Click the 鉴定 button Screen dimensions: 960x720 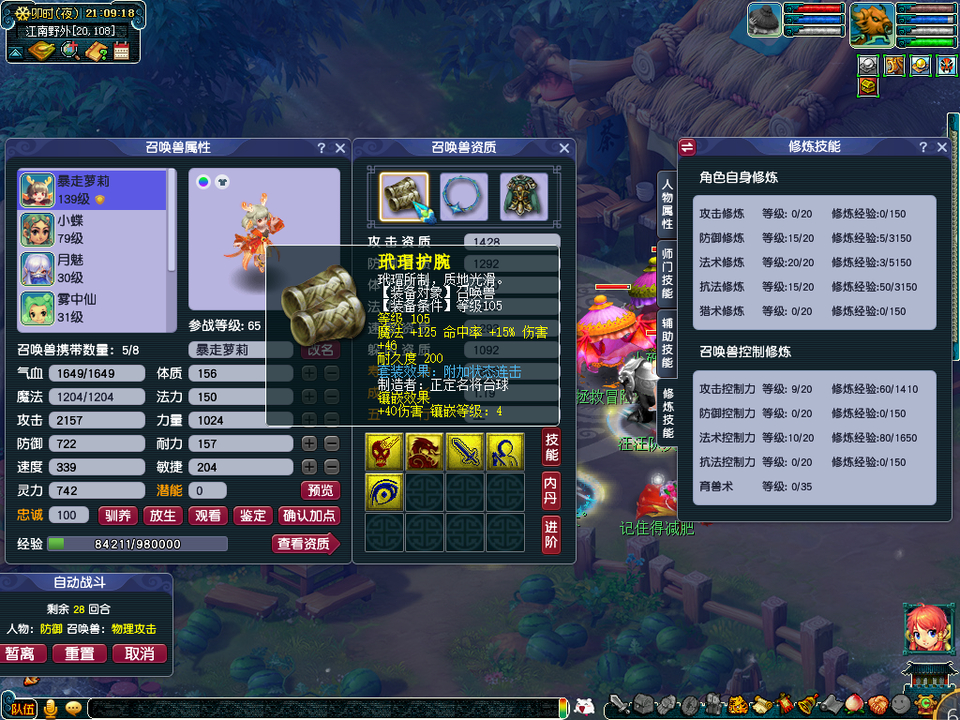[x=253, y=516]
